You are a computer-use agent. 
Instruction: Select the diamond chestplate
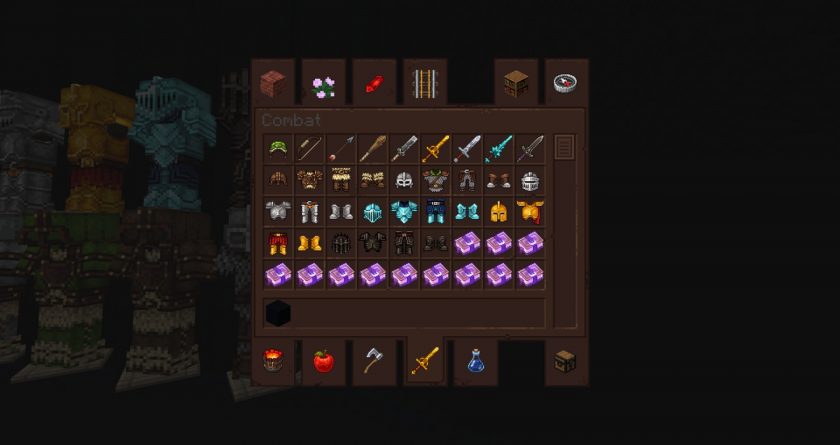404,212
